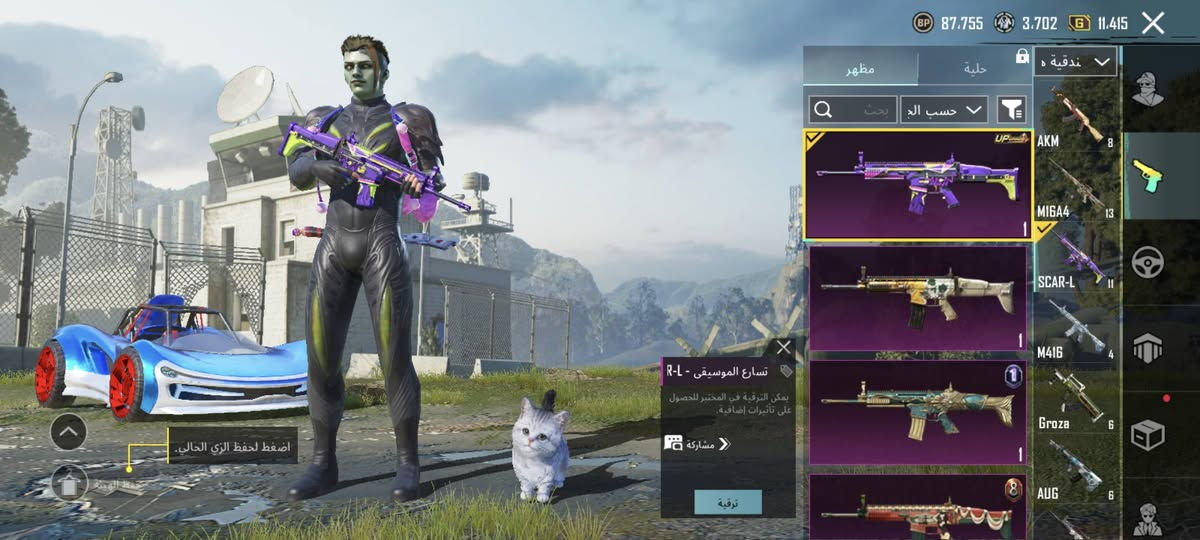
Task: Switch to the حلية ornaments tab
Action: pyautogui.click(x=974, y=68)
